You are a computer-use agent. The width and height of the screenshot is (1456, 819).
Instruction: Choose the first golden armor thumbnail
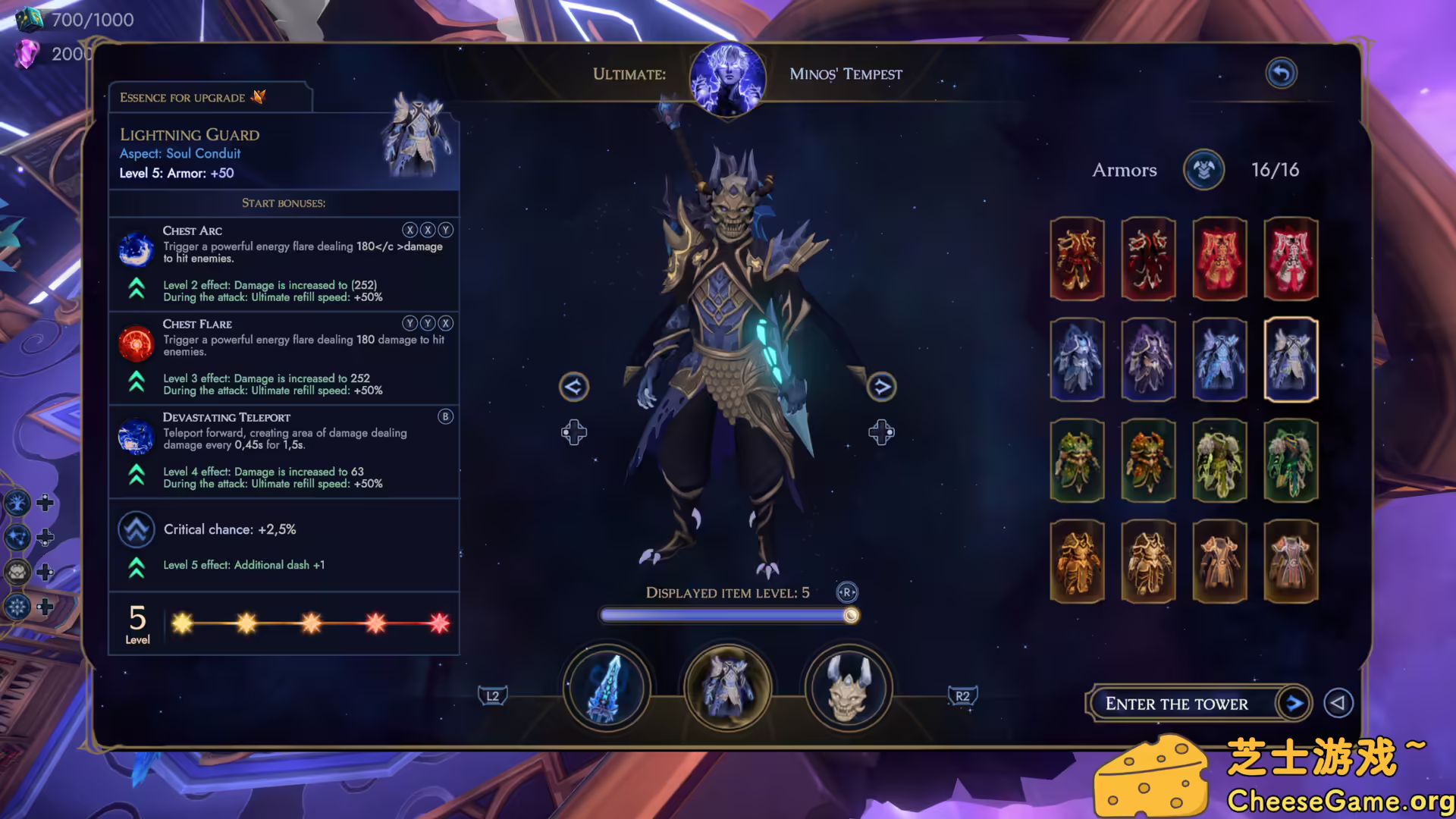point(1077,561)
